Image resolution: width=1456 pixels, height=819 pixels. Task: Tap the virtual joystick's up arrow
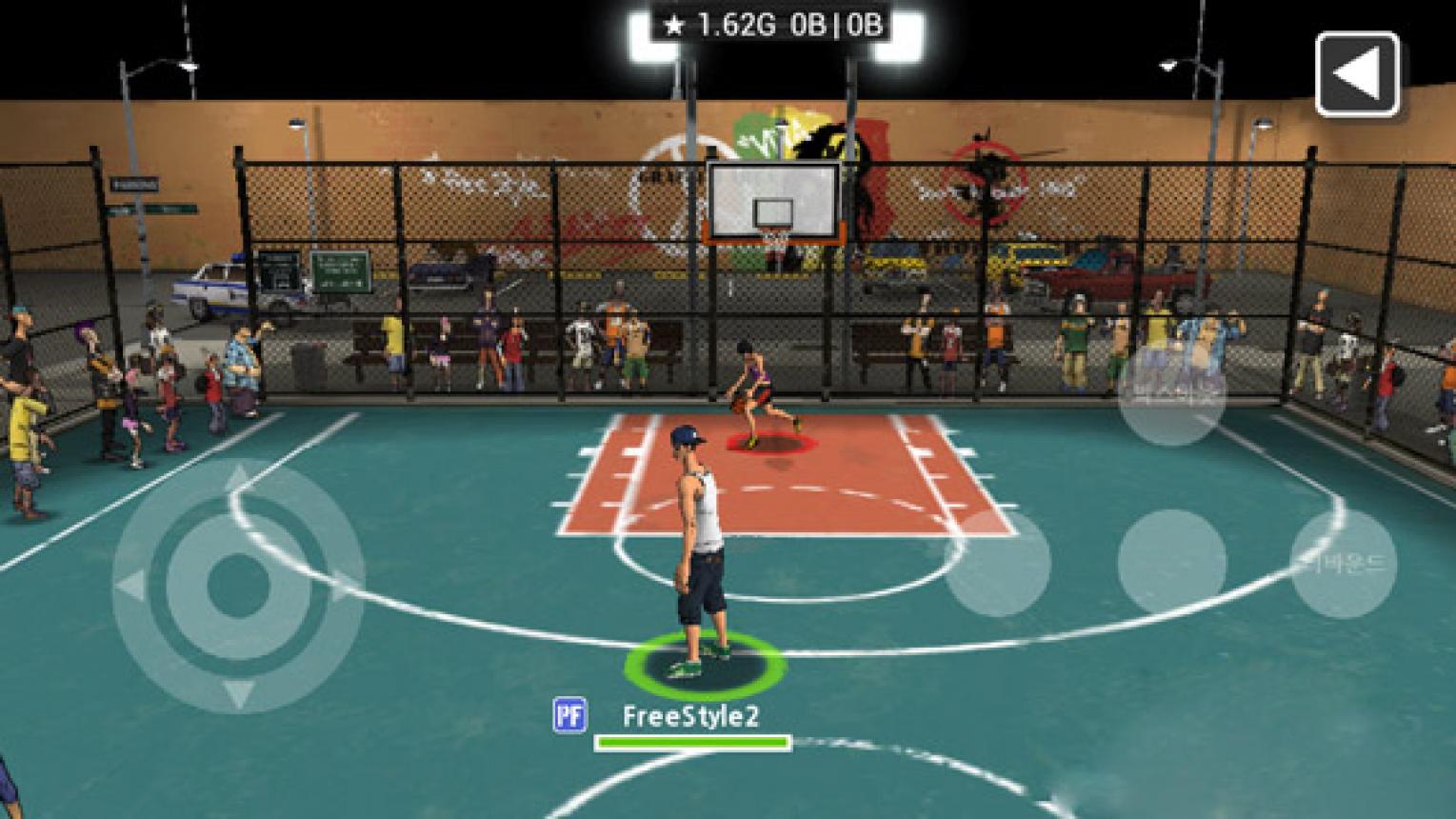click(x=238, y=477)
